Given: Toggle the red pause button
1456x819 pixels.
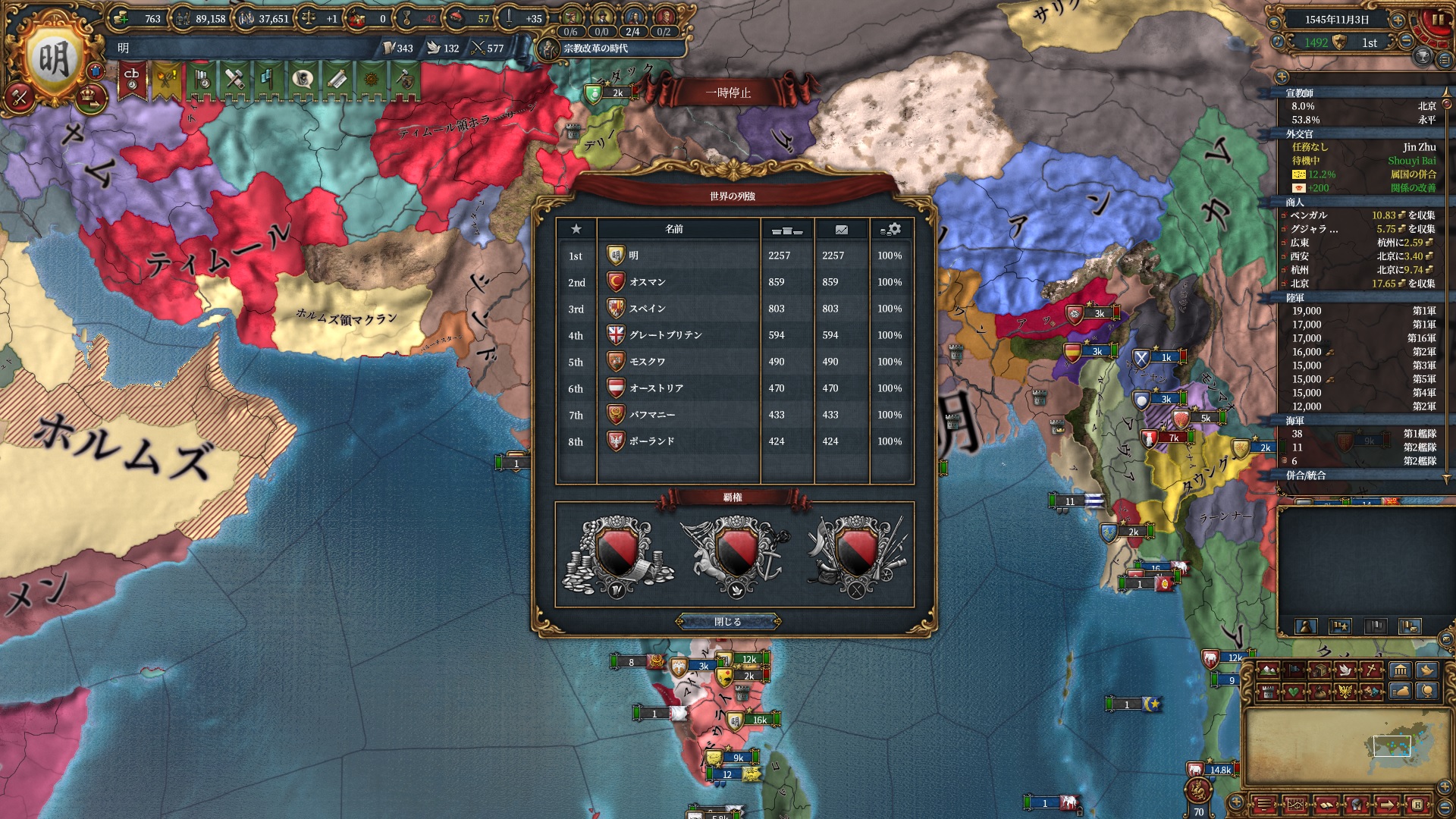Looking at the screenshot, I should pos(1438,21).
